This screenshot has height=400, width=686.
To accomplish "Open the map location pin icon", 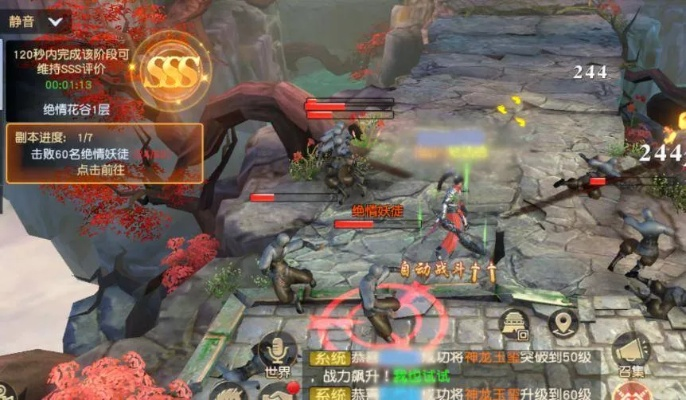I will 564,323.
